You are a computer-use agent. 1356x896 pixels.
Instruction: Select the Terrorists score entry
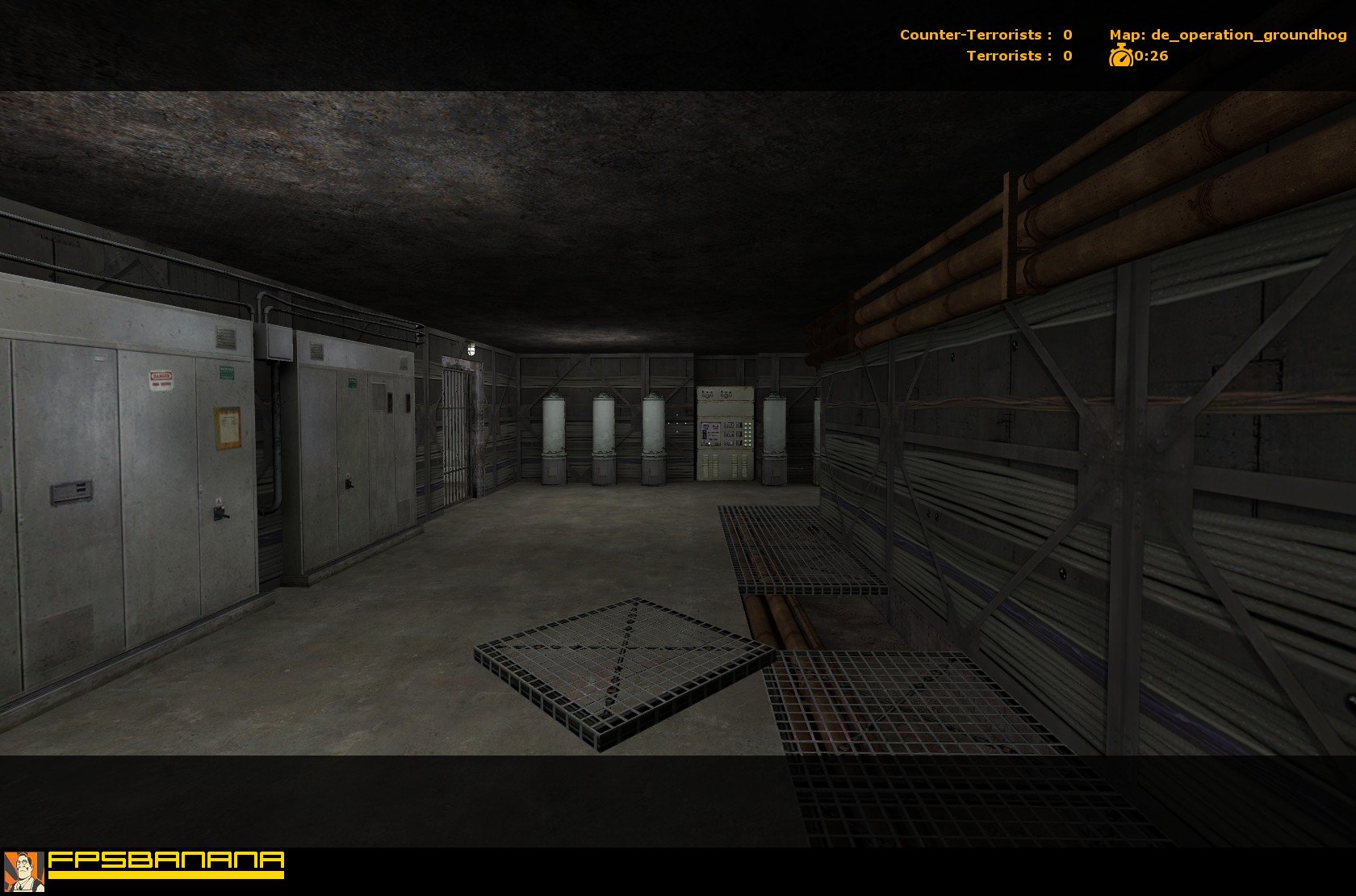coord(1019,57)
